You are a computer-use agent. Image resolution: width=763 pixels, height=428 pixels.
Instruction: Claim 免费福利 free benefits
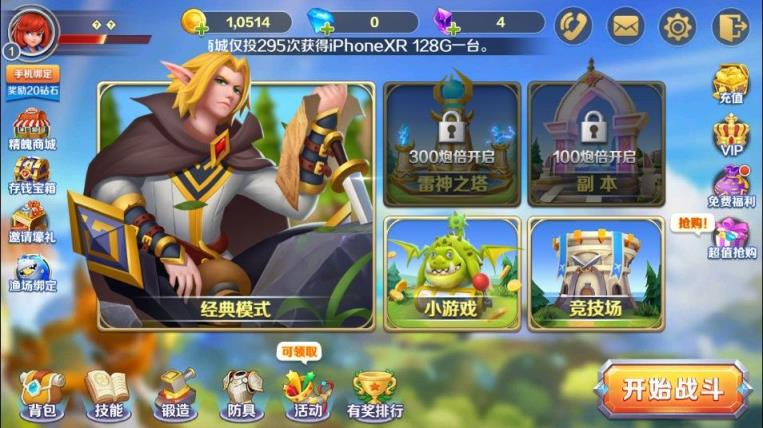coord(730,184)
